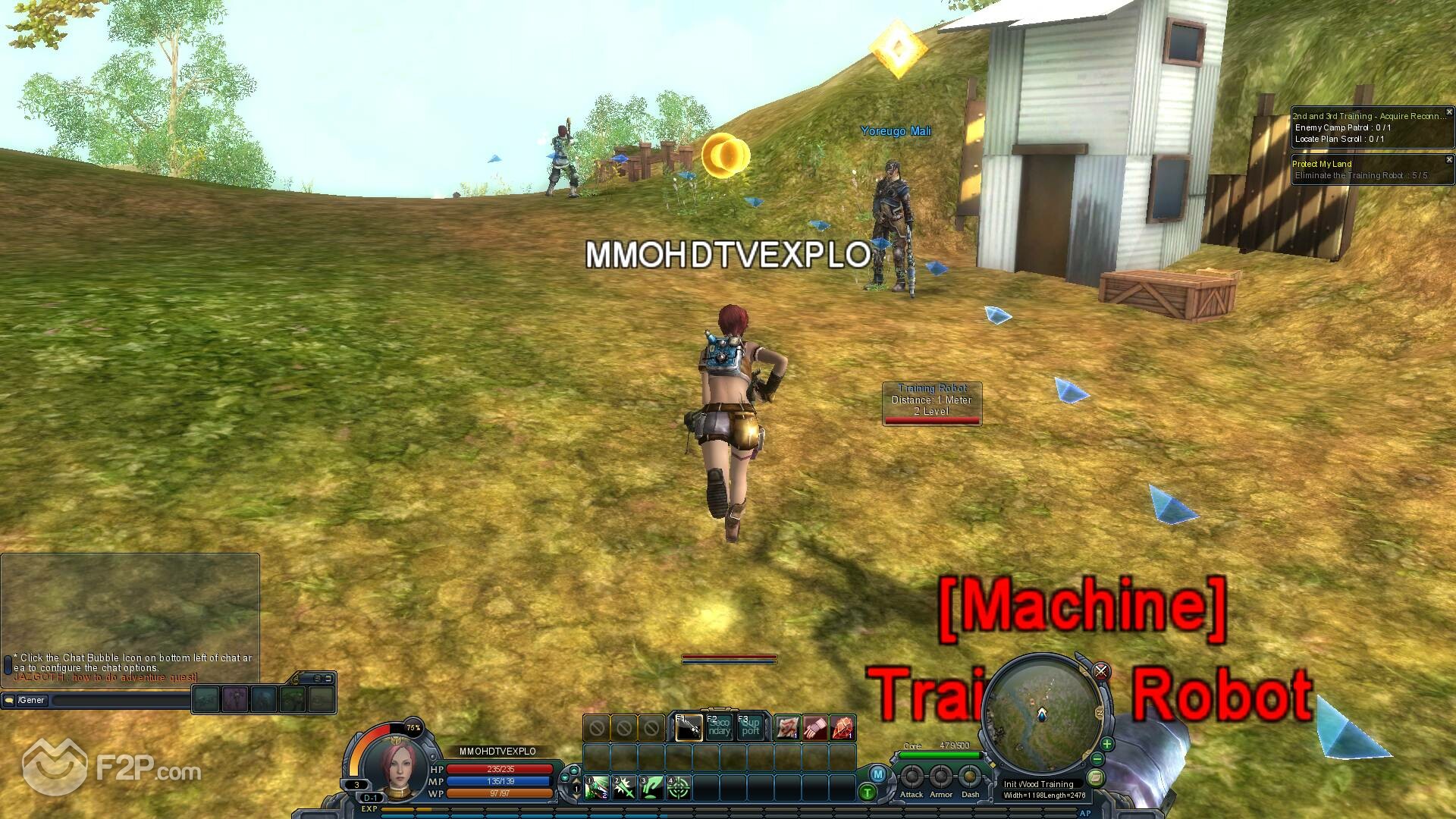Zoom in the minimap with plus button

[x=1107, y=744]
